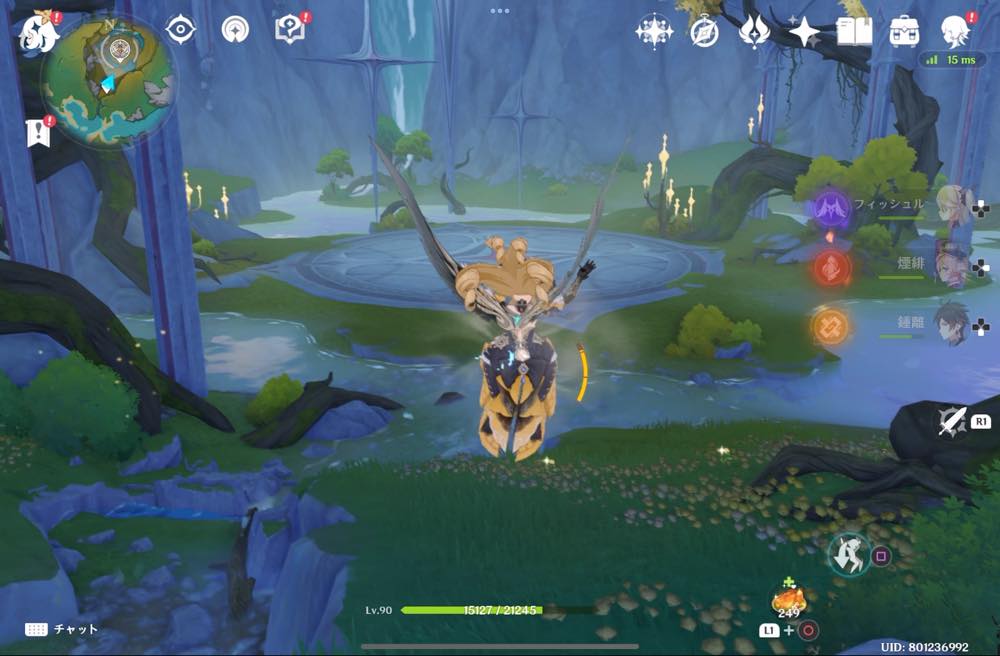This screenshot has width=1000, height=656.
Task: Activate the purple winged burst icon
Action: [831, 210]
